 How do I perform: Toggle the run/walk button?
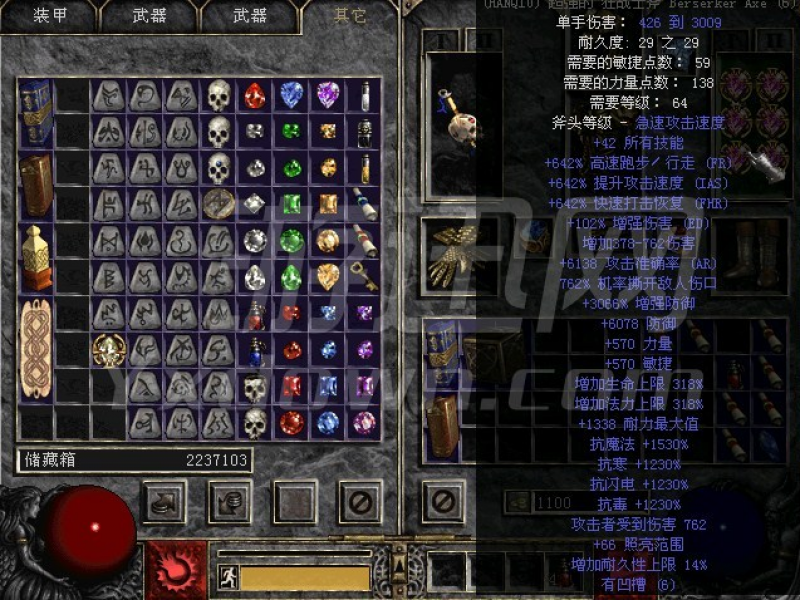pos(228,578)
